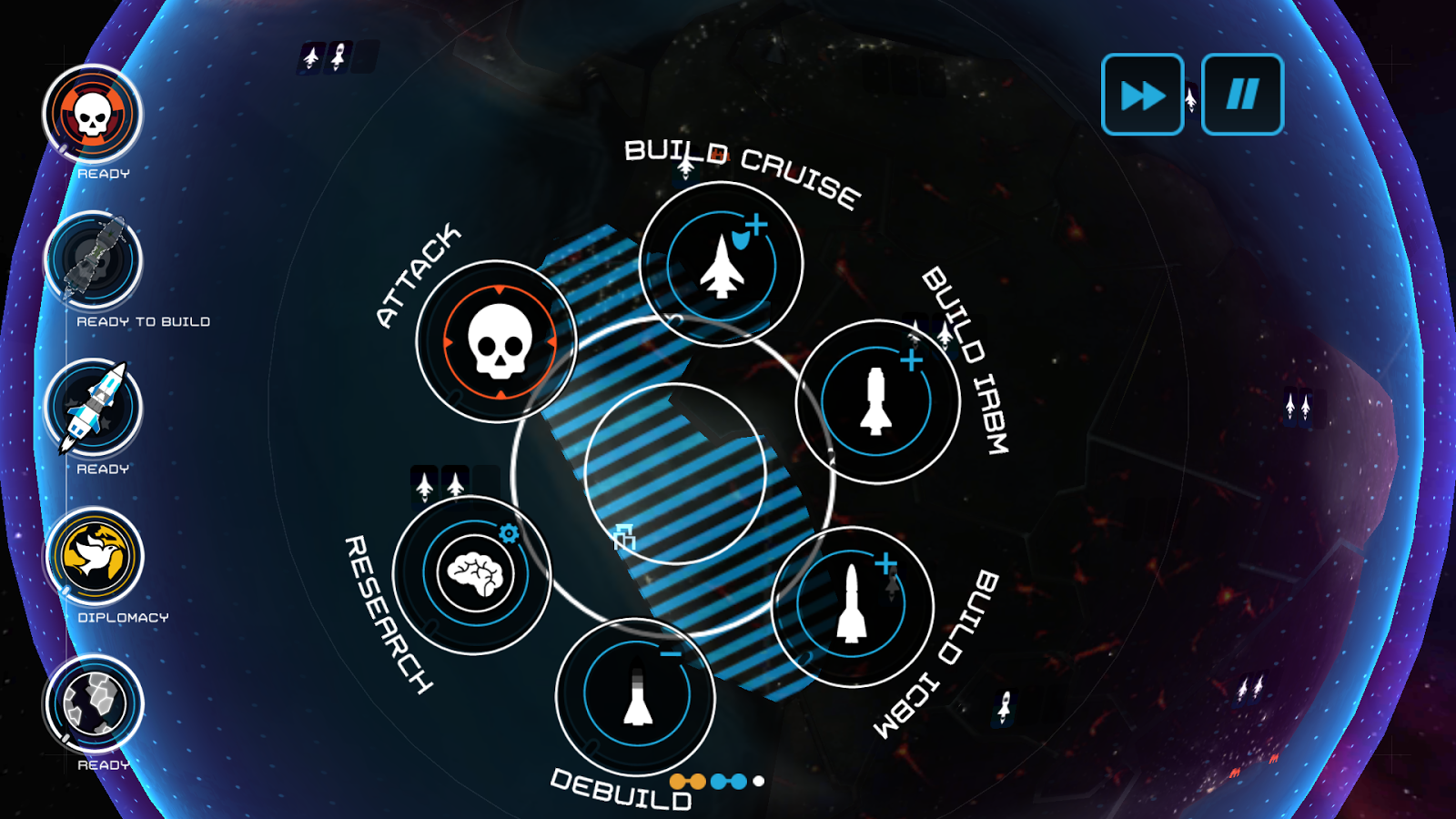Pause the game
Screen dimensions: 1456x819
[1241, 95]
